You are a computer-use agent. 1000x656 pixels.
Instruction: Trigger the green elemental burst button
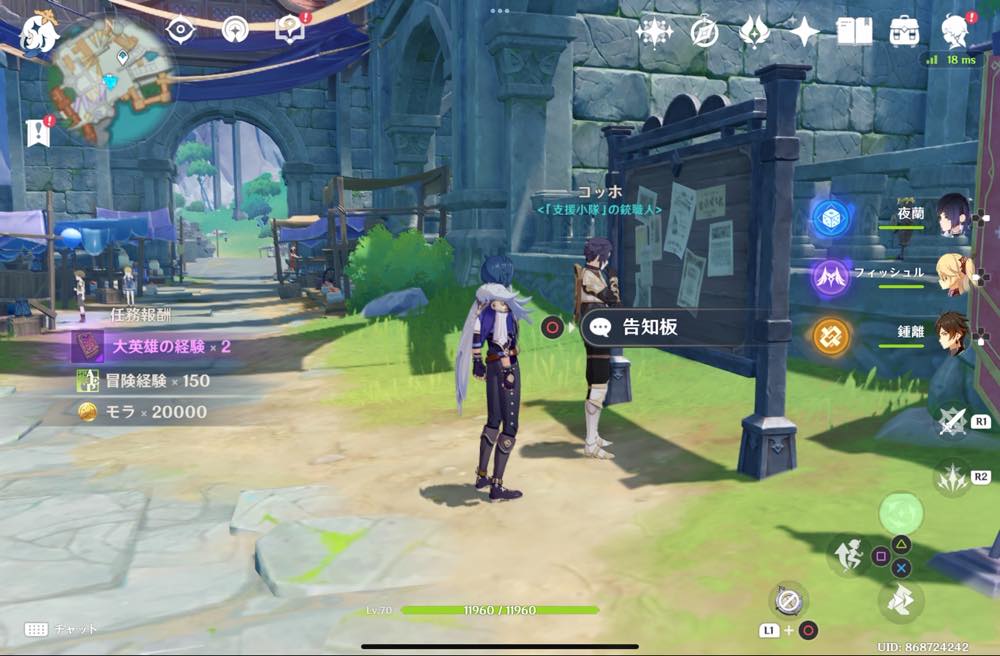[x=901, y=514]
